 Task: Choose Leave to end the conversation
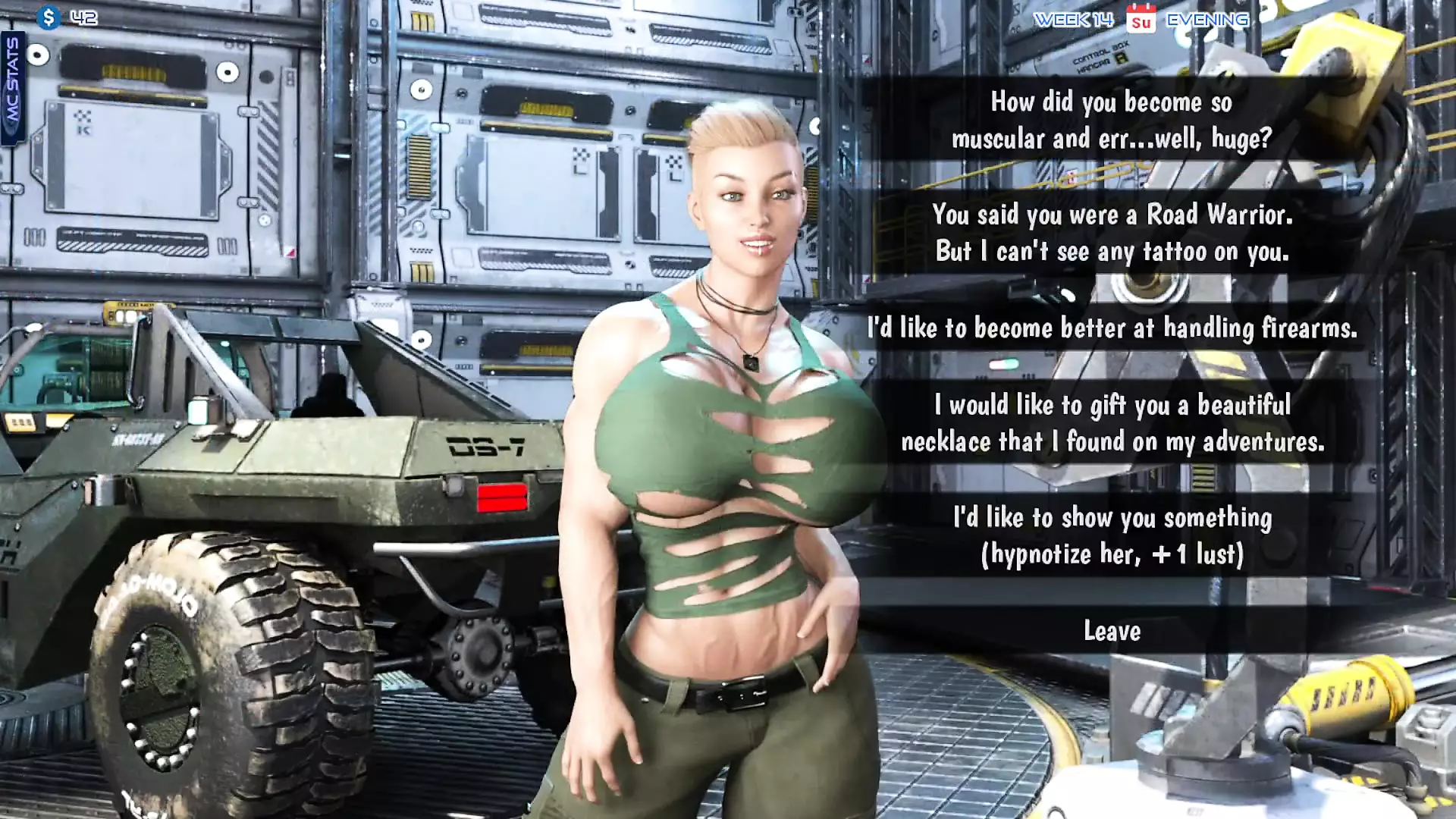pos(1112,631)
